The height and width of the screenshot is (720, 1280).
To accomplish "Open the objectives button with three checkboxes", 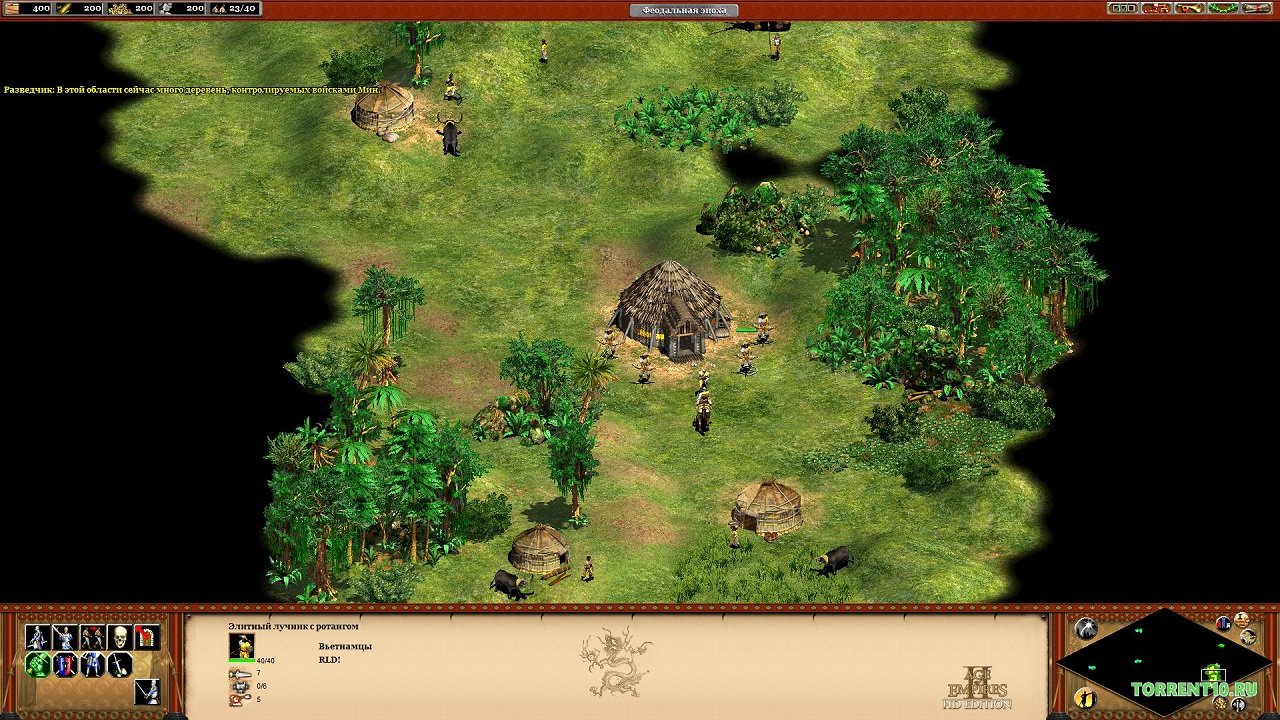I will (1122, 8).
